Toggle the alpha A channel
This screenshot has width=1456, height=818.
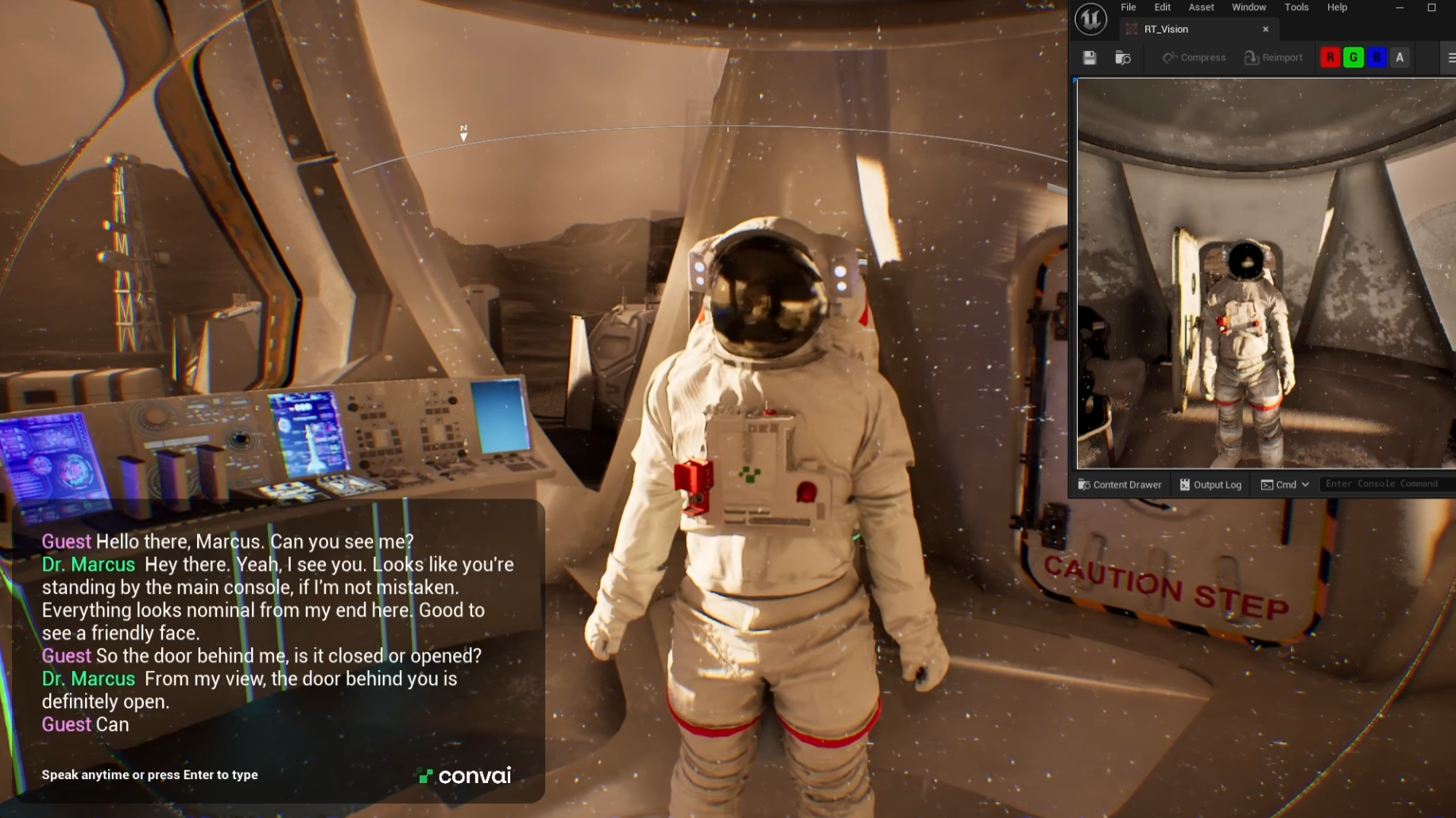pyautogui.click(x=1400, y=58)
